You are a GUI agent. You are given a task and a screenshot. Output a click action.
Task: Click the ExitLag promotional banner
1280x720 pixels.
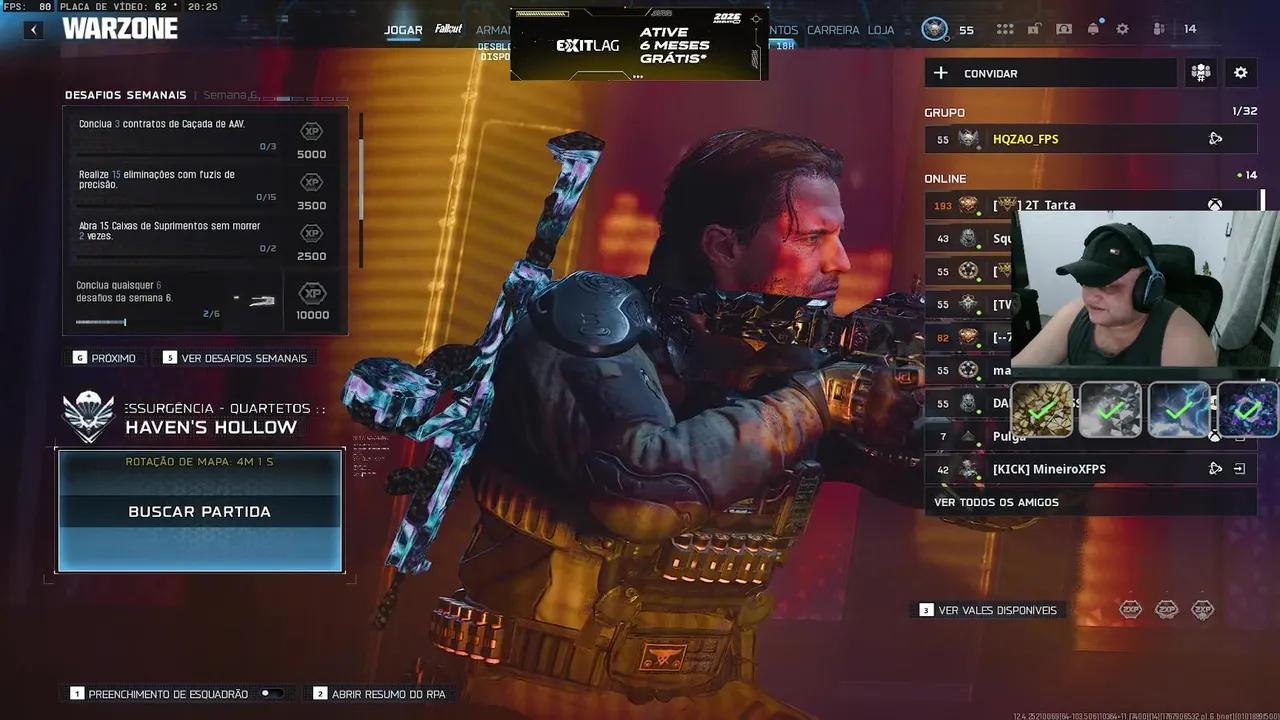click(639, 43)
